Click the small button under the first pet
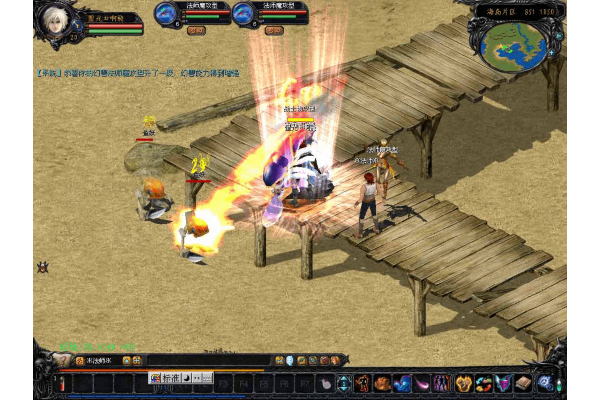This screenshot has height=400, width=600. click(x=195, y=30)
